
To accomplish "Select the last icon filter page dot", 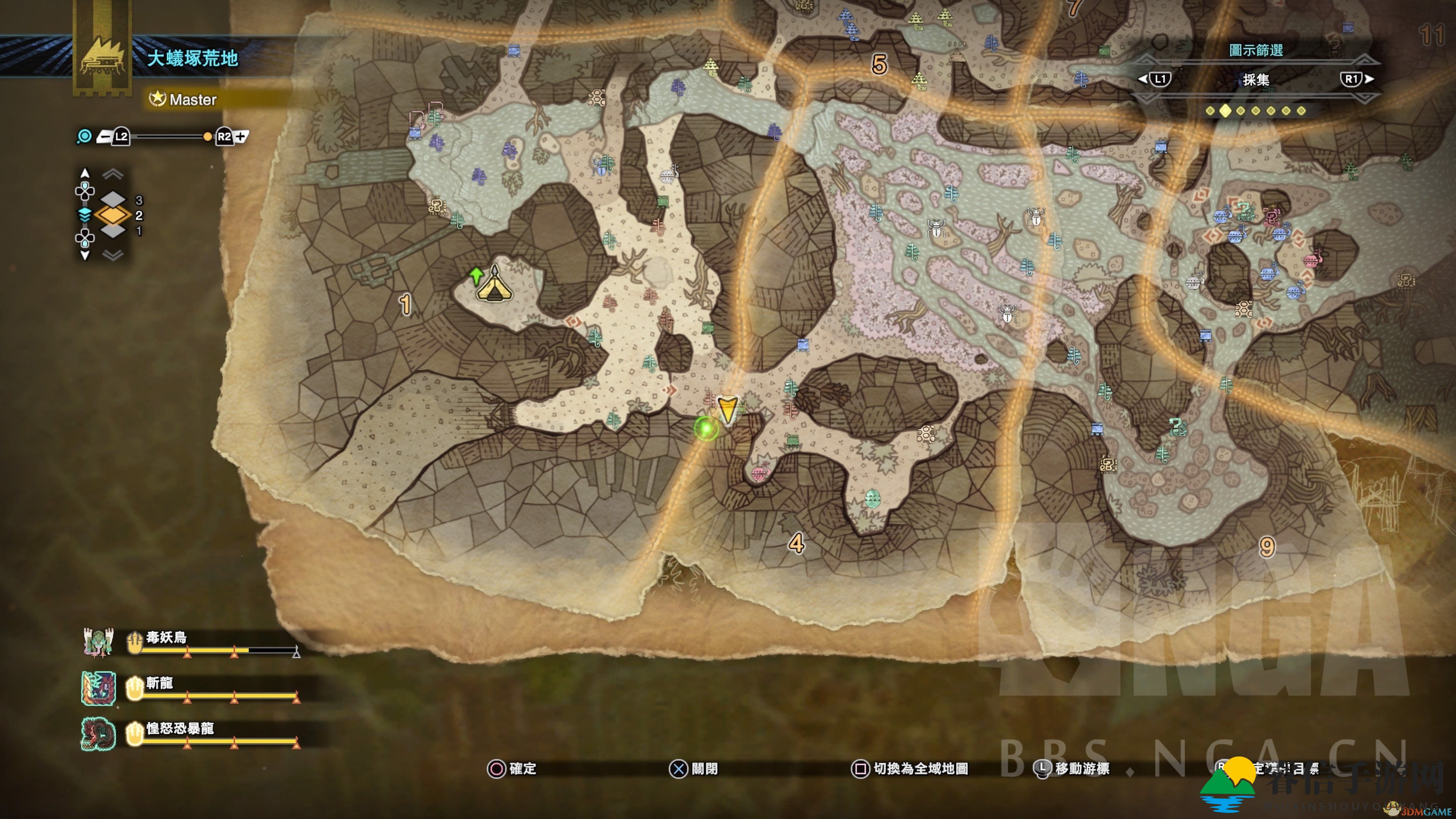I will click(1301, 111).
